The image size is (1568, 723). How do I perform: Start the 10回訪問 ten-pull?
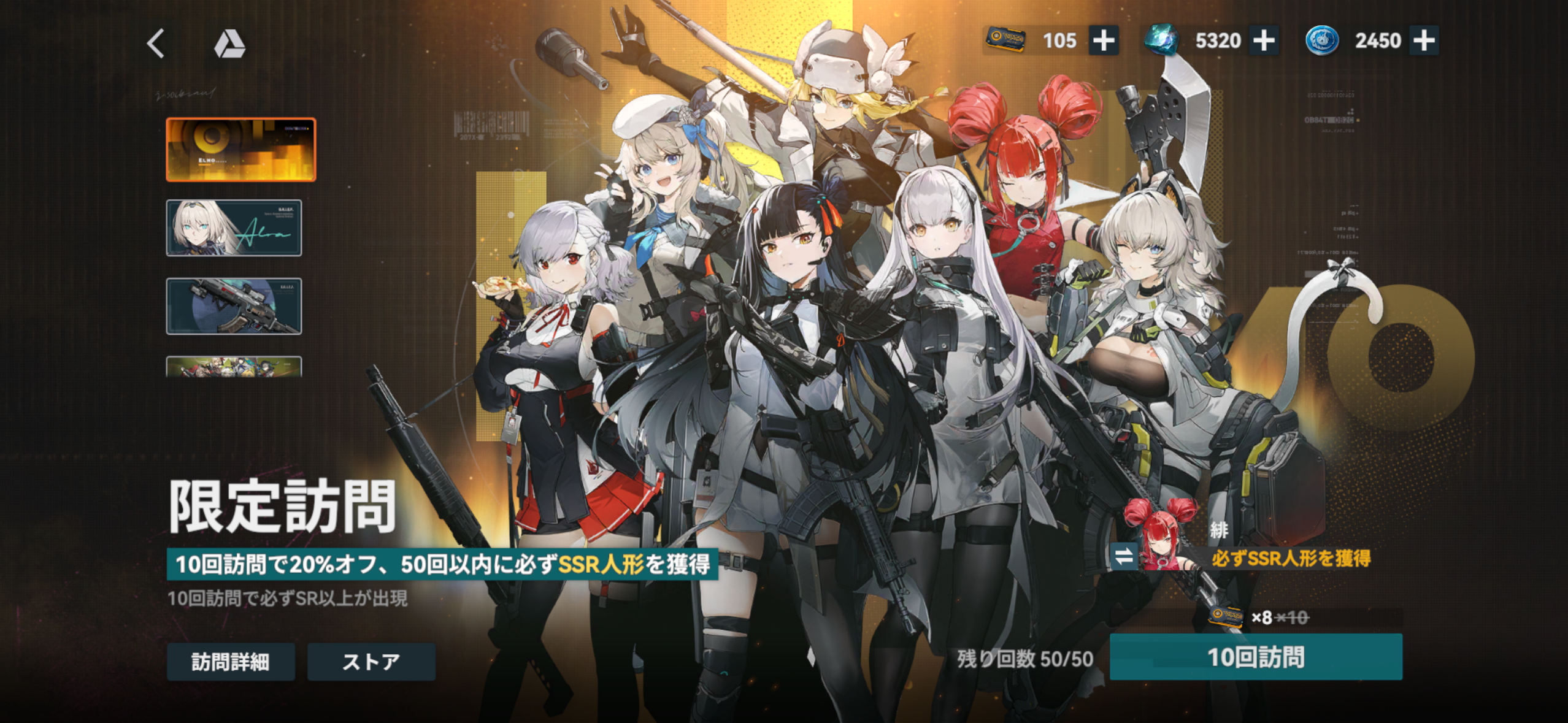(x=1256, y=657)
